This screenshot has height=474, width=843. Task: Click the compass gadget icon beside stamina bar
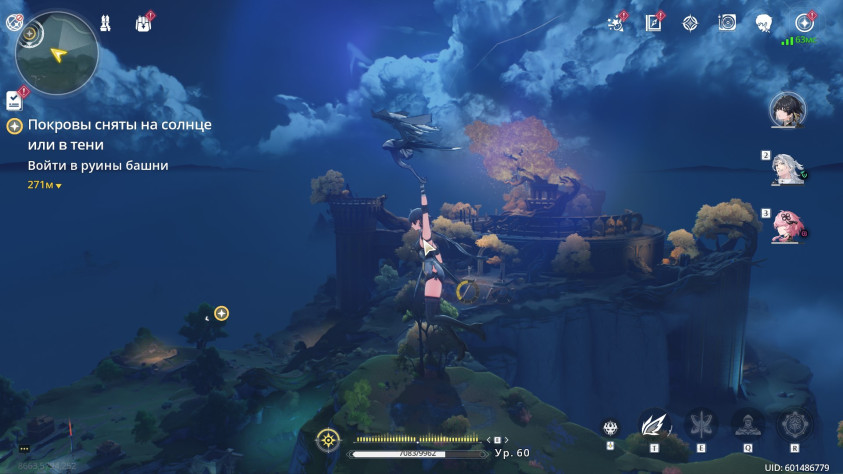coord(326,440)
